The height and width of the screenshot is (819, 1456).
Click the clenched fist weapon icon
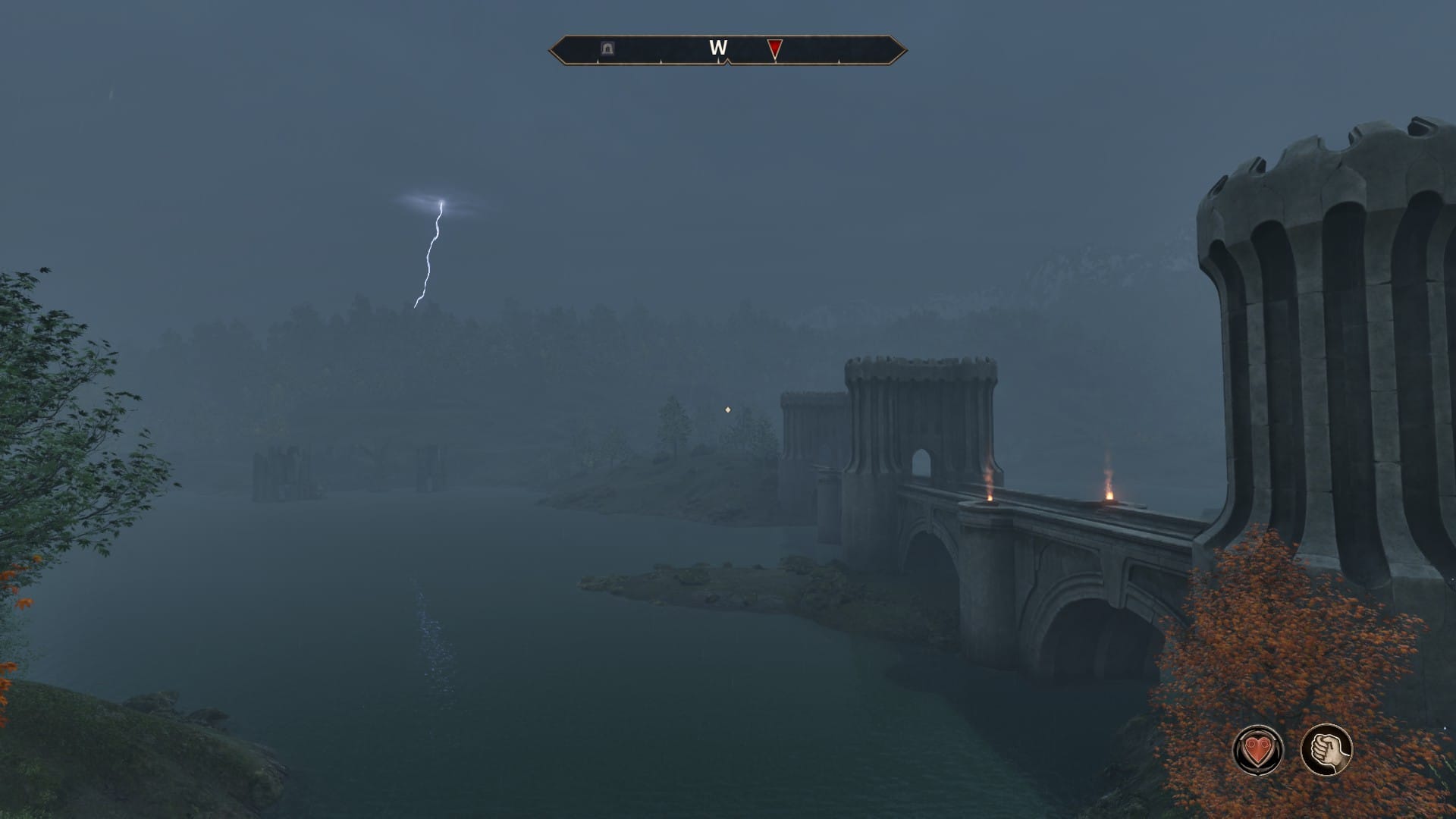click(1327, 750)
